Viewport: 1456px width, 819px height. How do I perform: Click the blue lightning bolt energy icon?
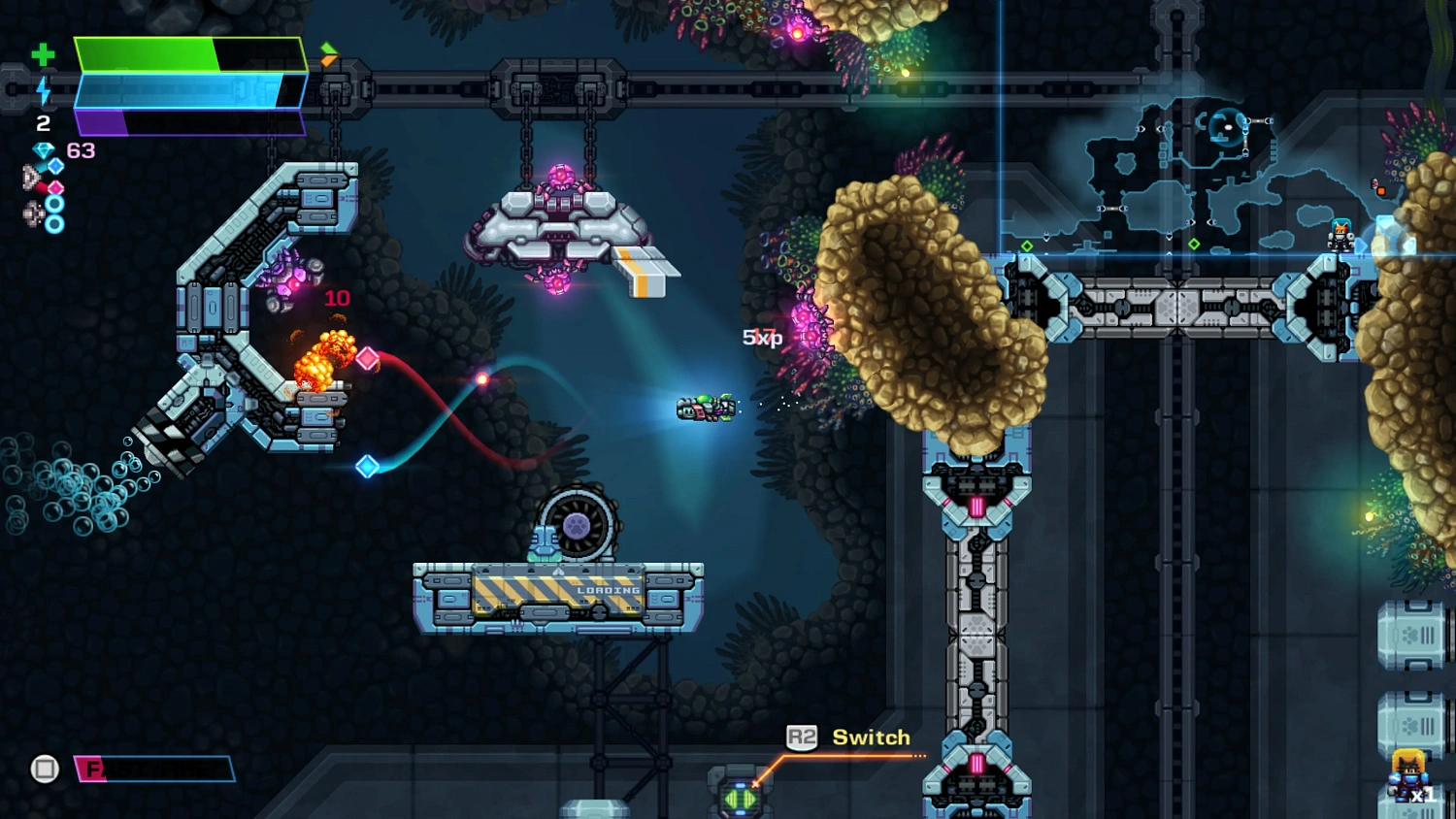tap(44, 90)
